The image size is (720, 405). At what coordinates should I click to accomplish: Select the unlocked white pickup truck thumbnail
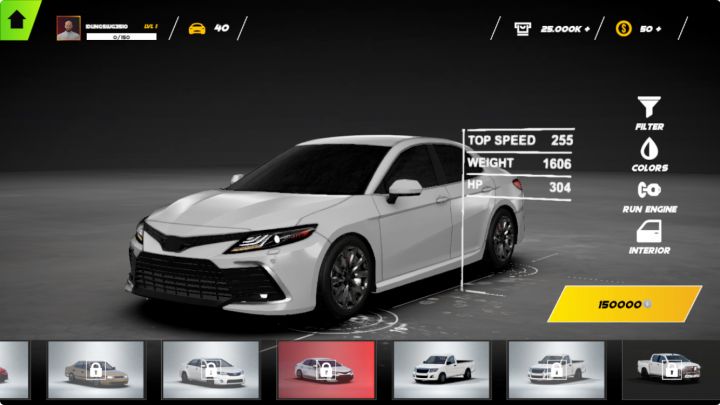tap(441, 369)
